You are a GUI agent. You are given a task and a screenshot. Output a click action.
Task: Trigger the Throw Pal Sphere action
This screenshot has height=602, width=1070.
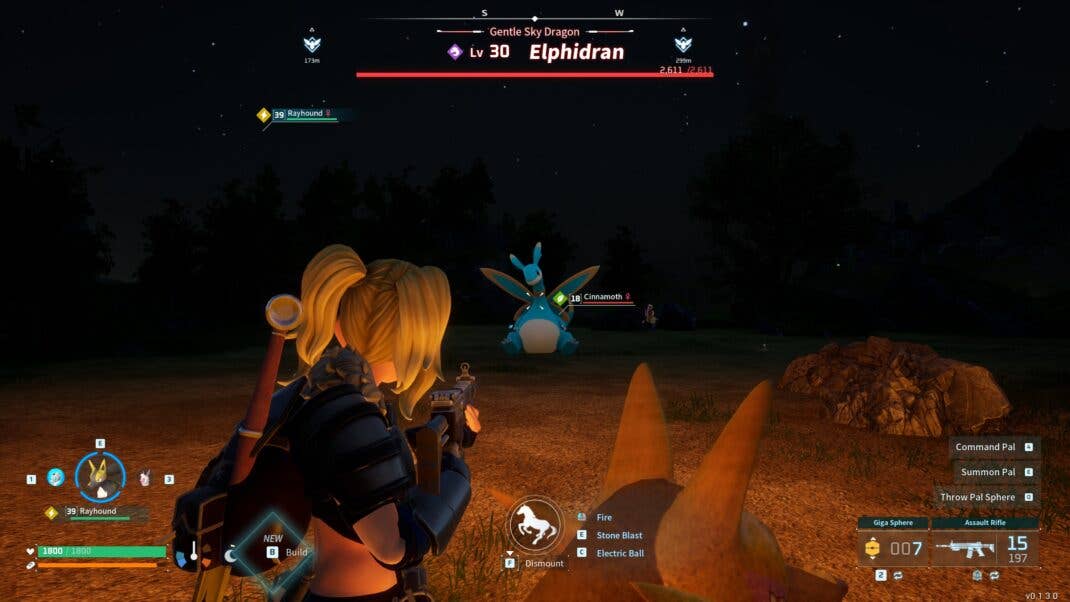click(977, 497)
